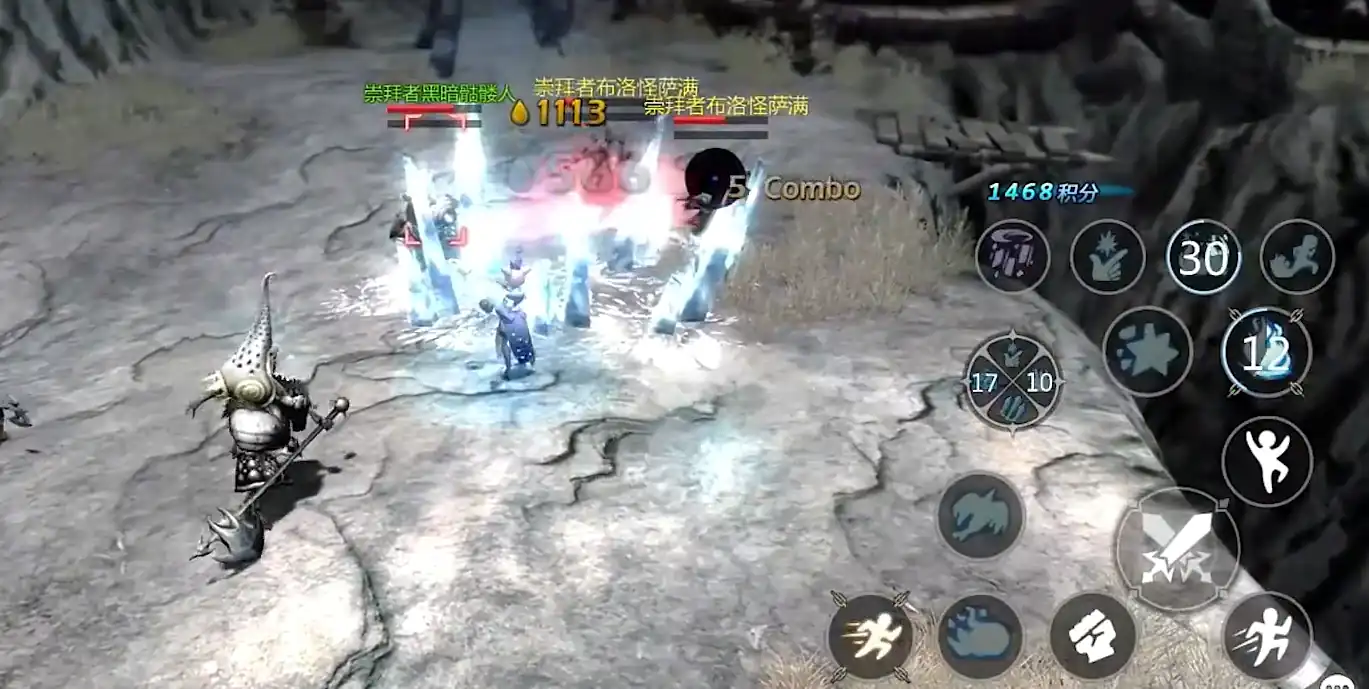Trigger the star burst impact skill
The image size is (1369, 689).
1148,351
